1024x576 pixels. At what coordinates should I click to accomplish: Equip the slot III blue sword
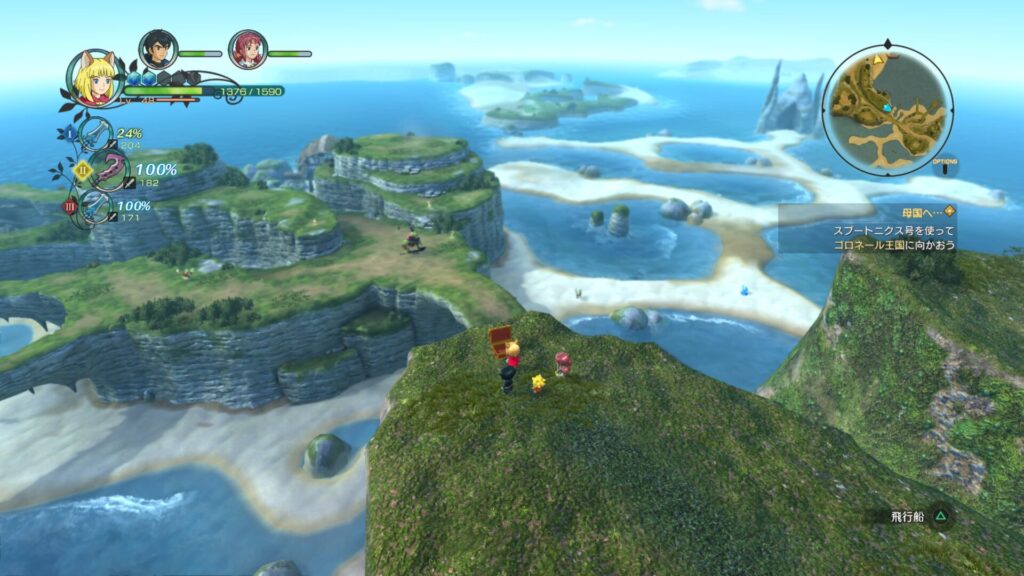tap(97, 208)
